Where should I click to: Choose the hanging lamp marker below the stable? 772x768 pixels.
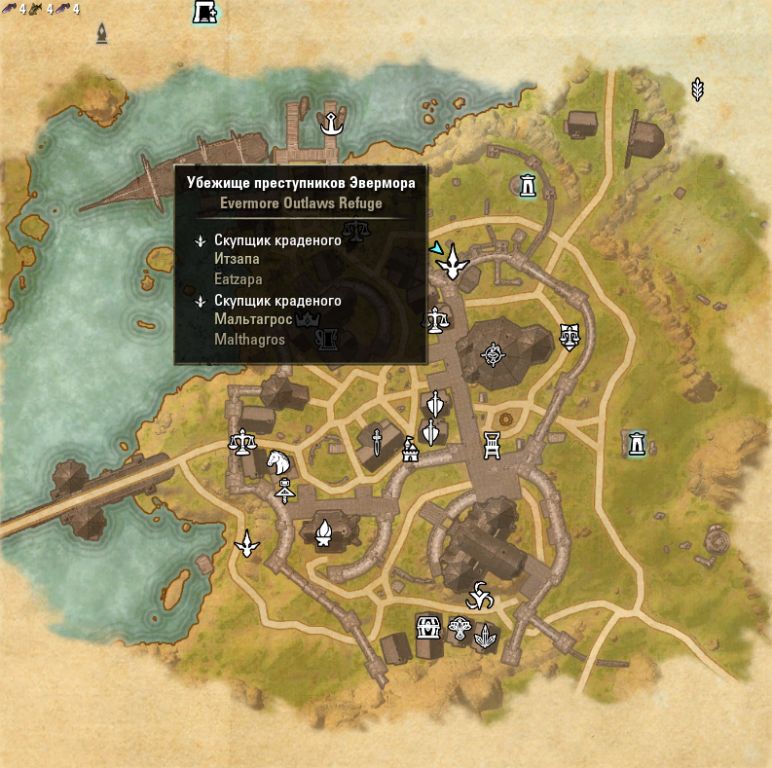click(285, 491)
